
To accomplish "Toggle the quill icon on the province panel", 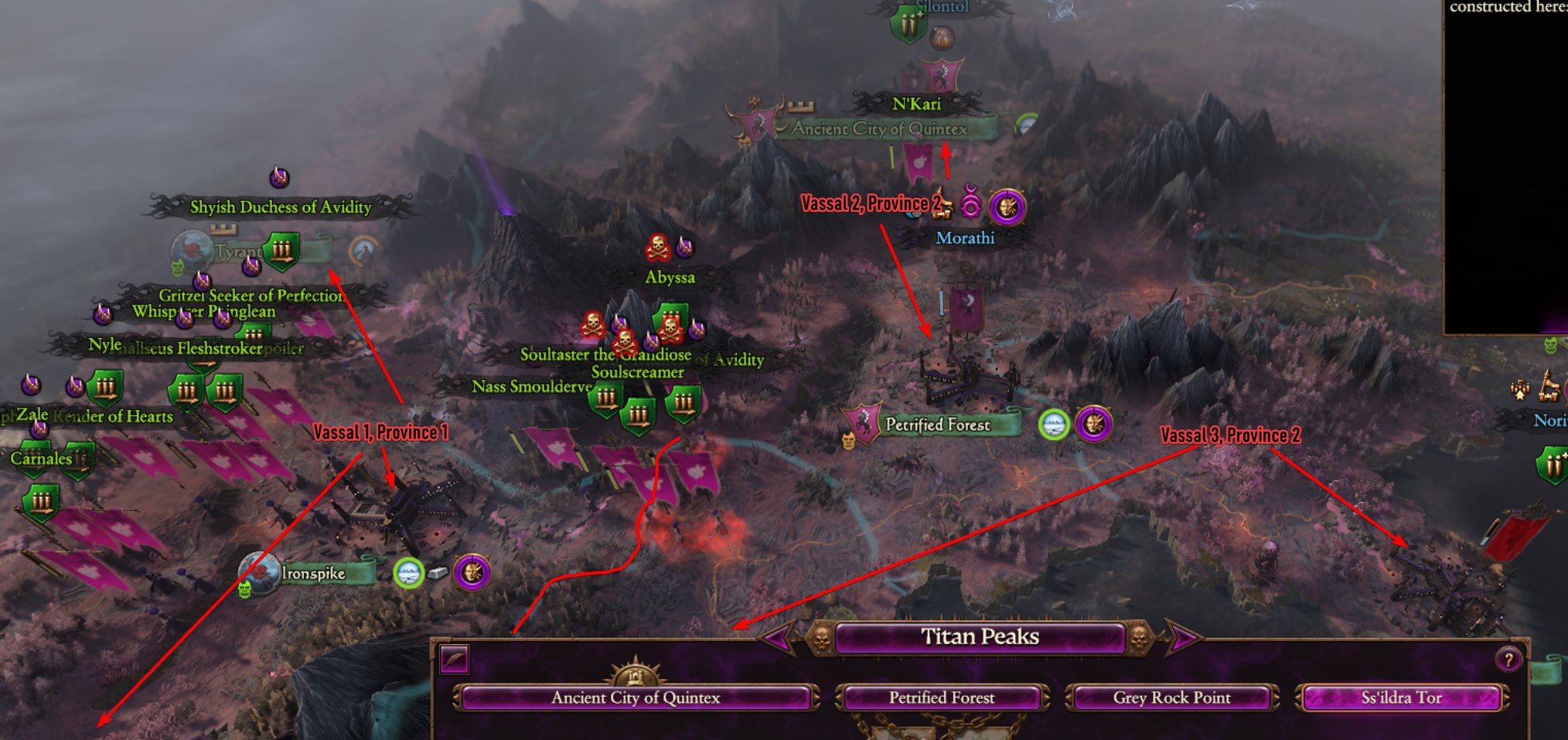I will pyautogui.click(x=454, y=660).
